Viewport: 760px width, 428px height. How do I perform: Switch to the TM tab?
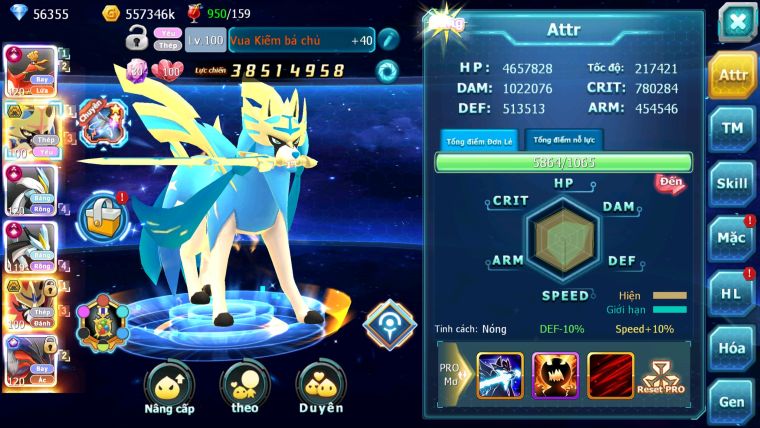click(x=732, y=128)
